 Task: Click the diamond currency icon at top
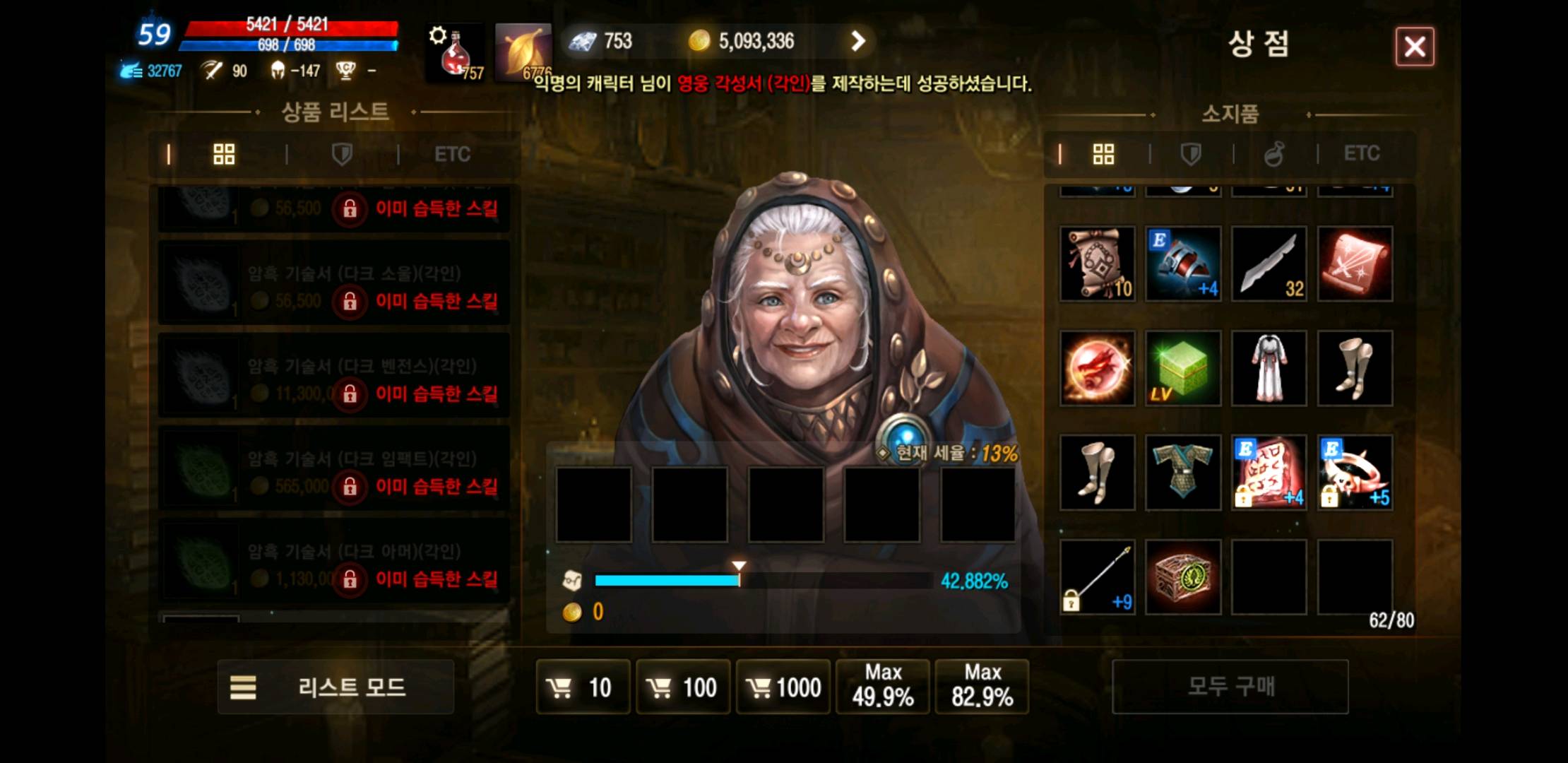click(x=585, y=41)
